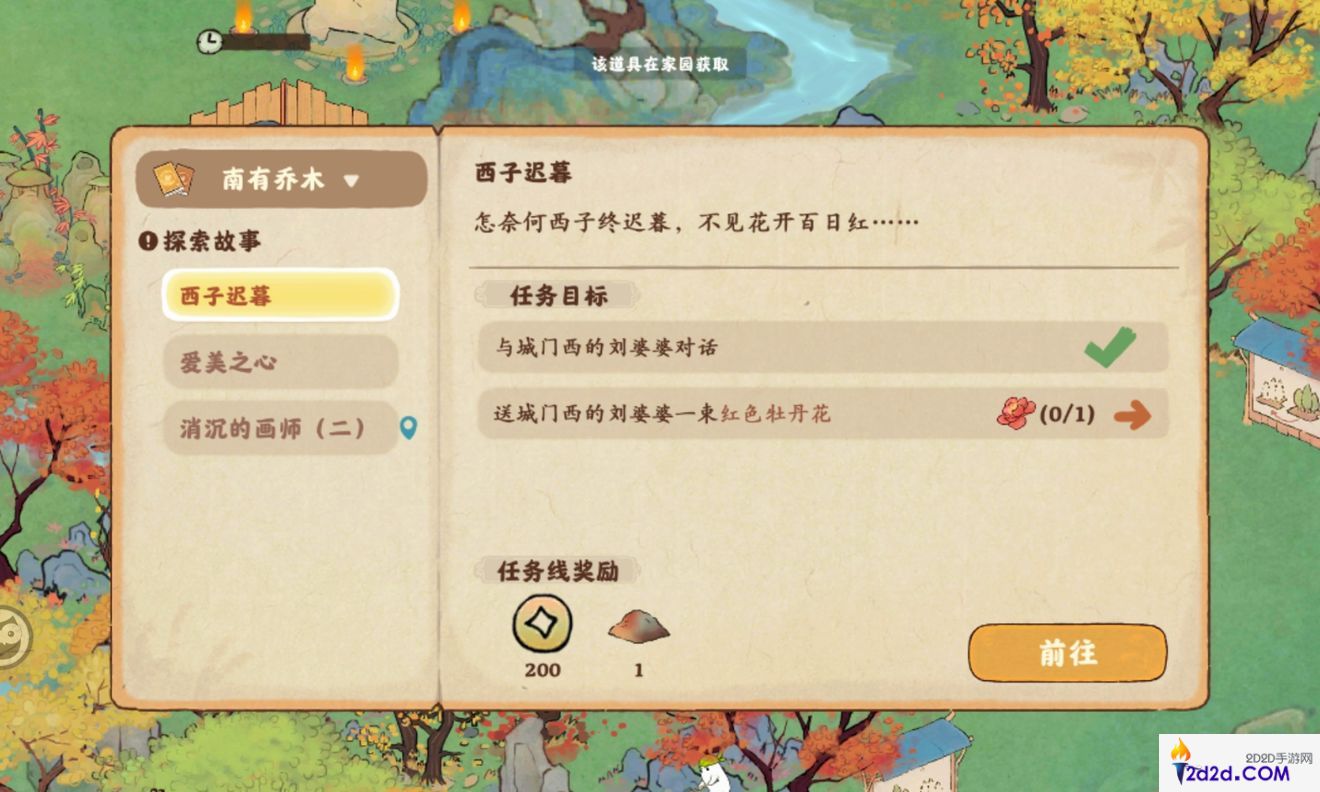The height and width of the screenshot is (792, 1320).
Task: Click the exclamation icon next to 探索故事
Action: pyautogui.click(x=146, y=240)
